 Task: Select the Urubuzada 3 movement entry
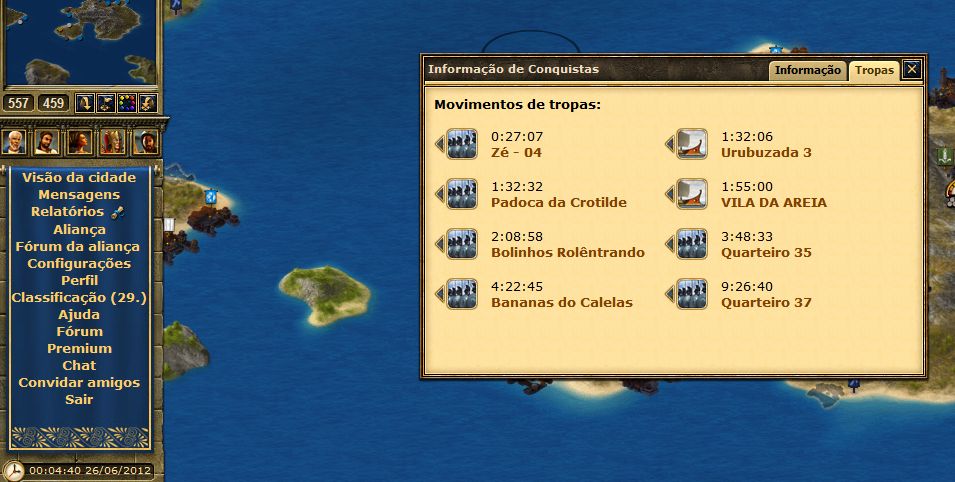tap(765, 152)
